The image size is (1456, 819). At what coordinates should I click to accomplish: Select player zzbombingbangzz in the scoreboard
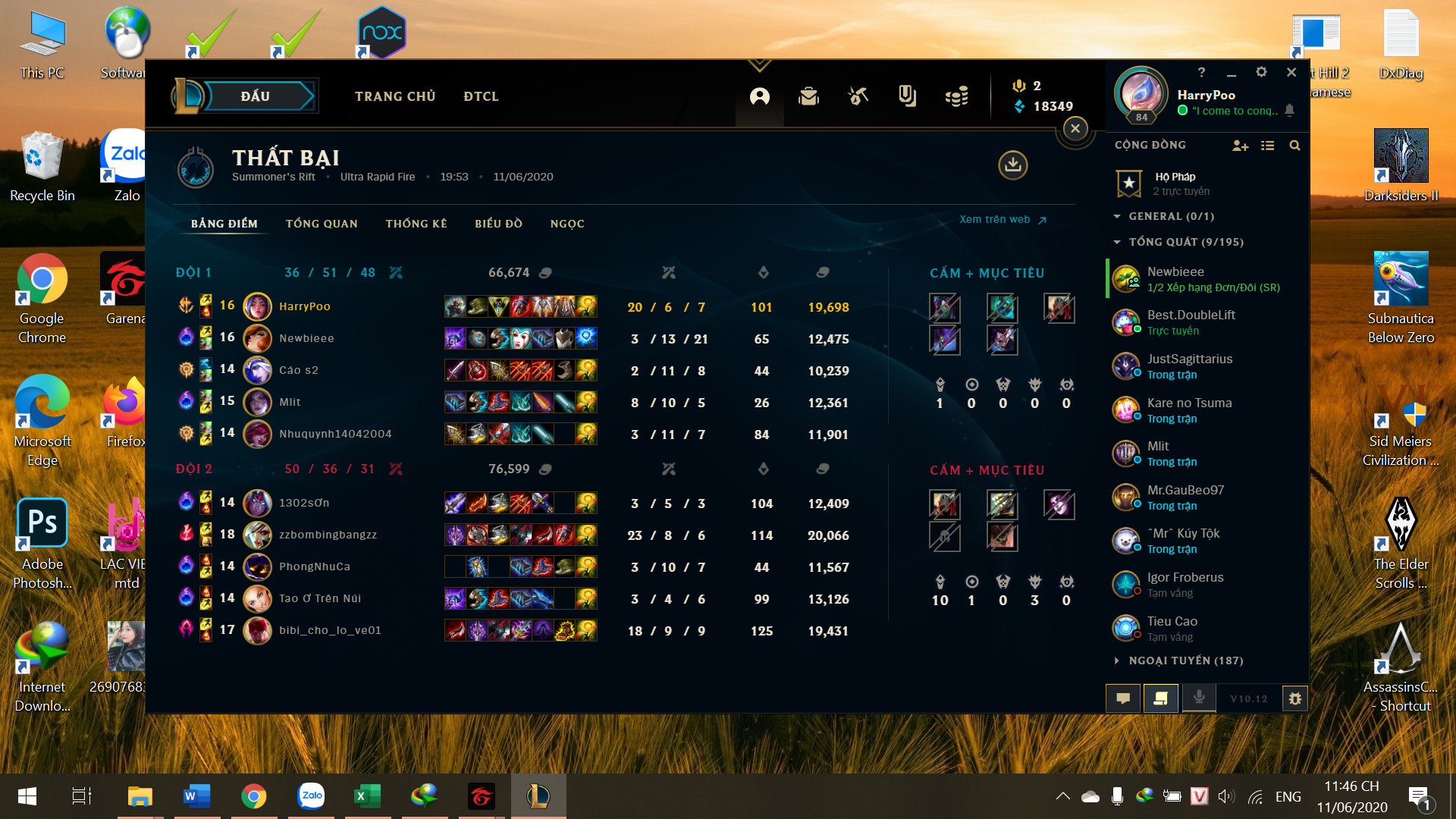click(328, 535)
